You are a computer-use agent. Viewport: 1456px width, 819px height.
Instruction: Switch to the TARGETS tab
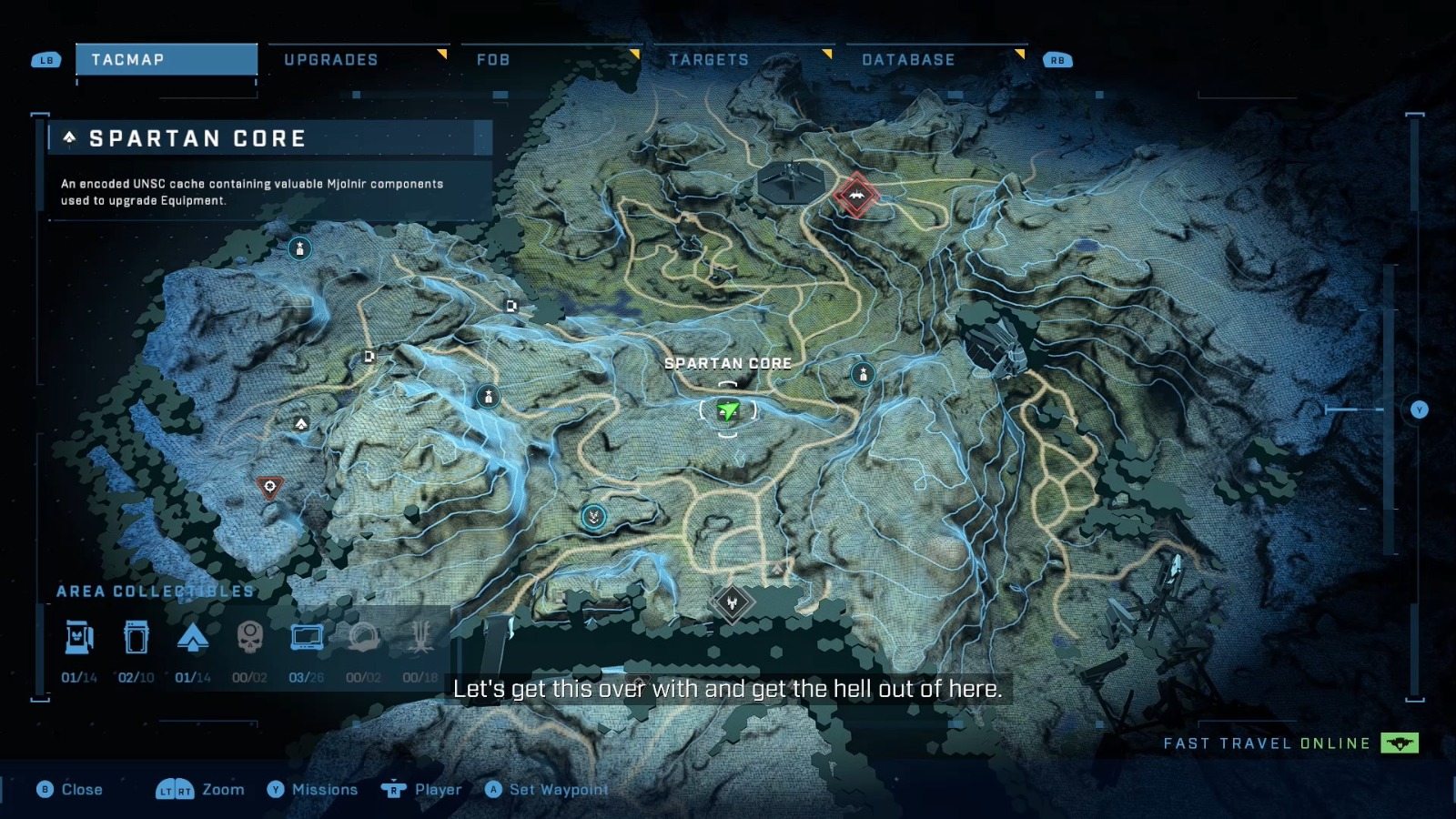[x=710, y=58]
